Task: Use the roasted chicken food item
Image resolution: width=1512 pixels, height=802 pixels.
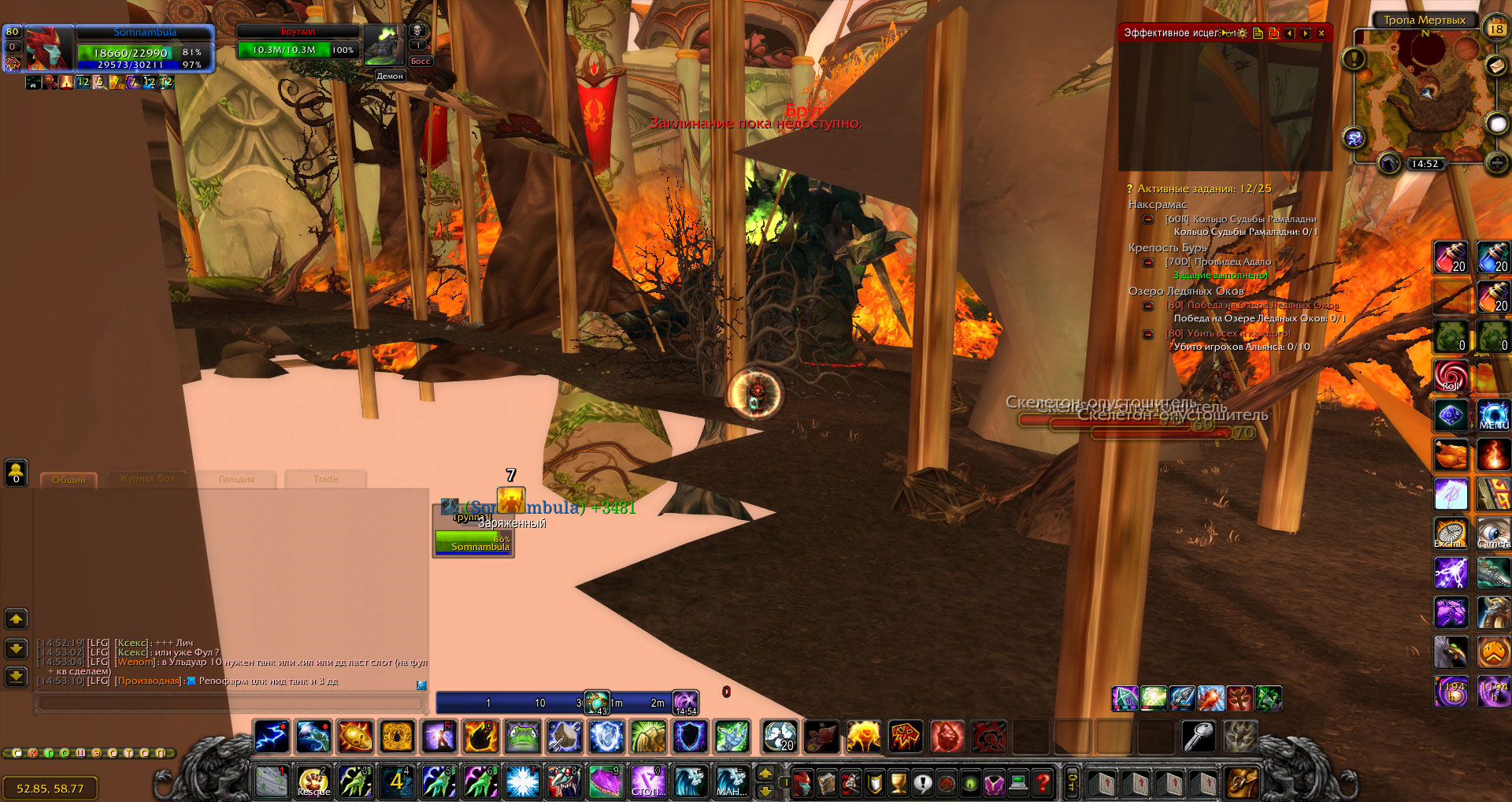Action: [1451, 455]
